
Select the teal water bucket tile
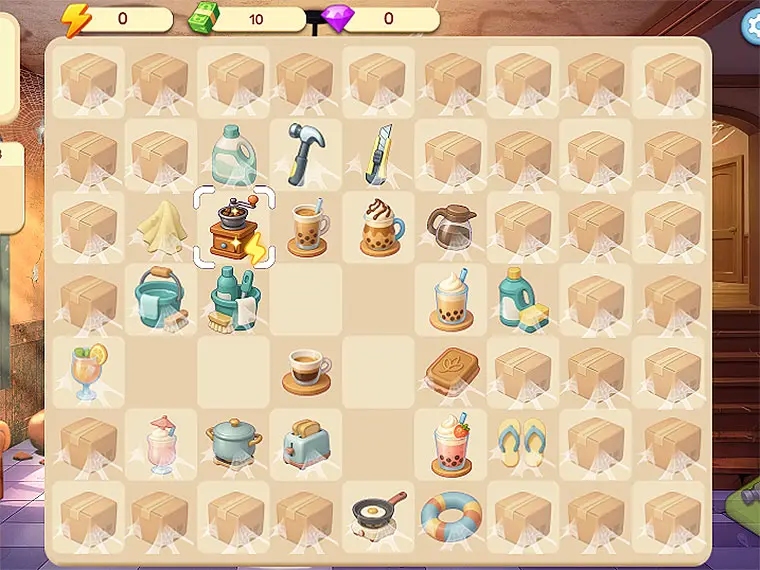[159, 299]
